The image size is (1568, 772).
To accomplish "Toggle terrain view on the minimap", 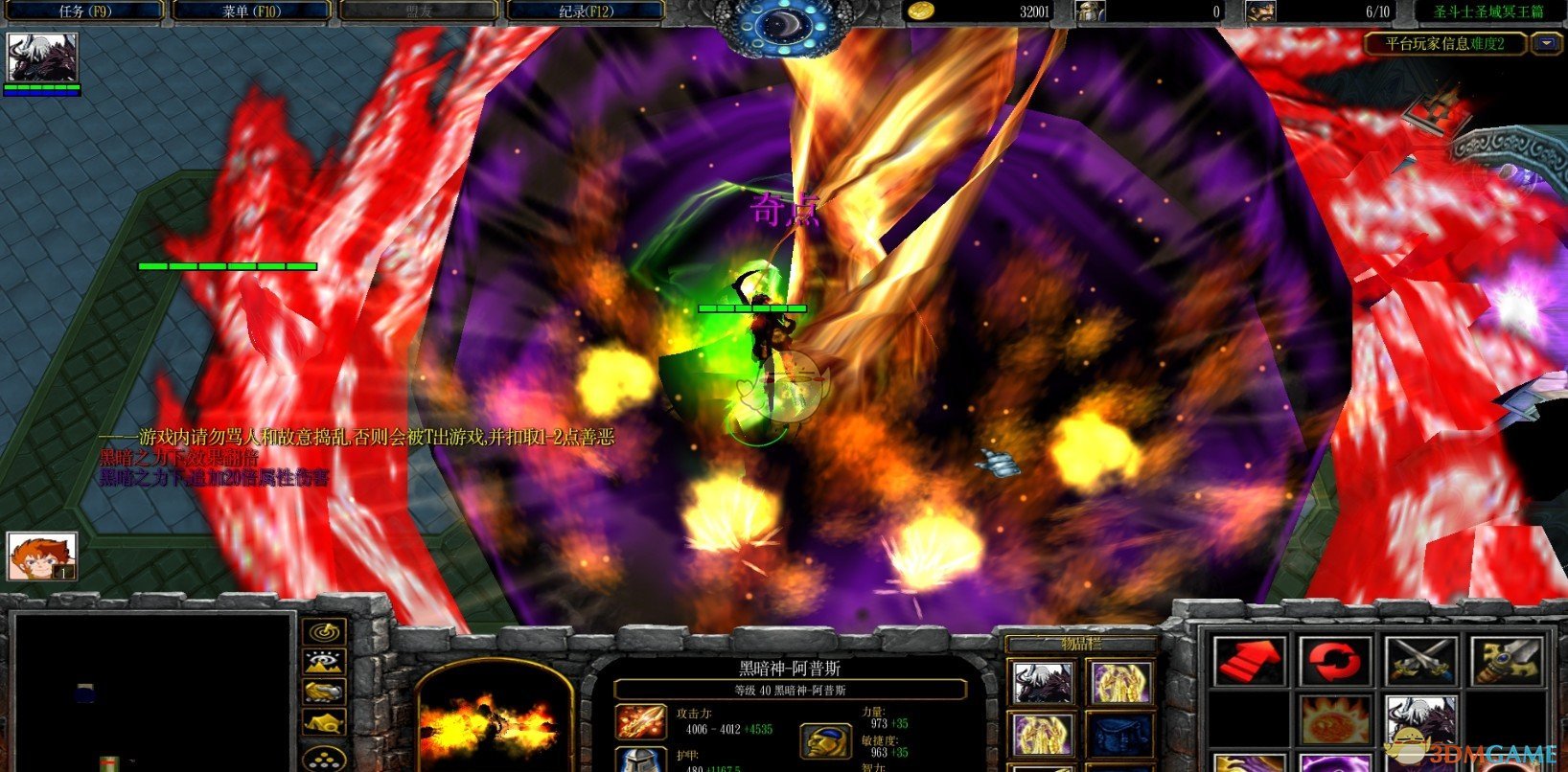I will tap(323, 662).
